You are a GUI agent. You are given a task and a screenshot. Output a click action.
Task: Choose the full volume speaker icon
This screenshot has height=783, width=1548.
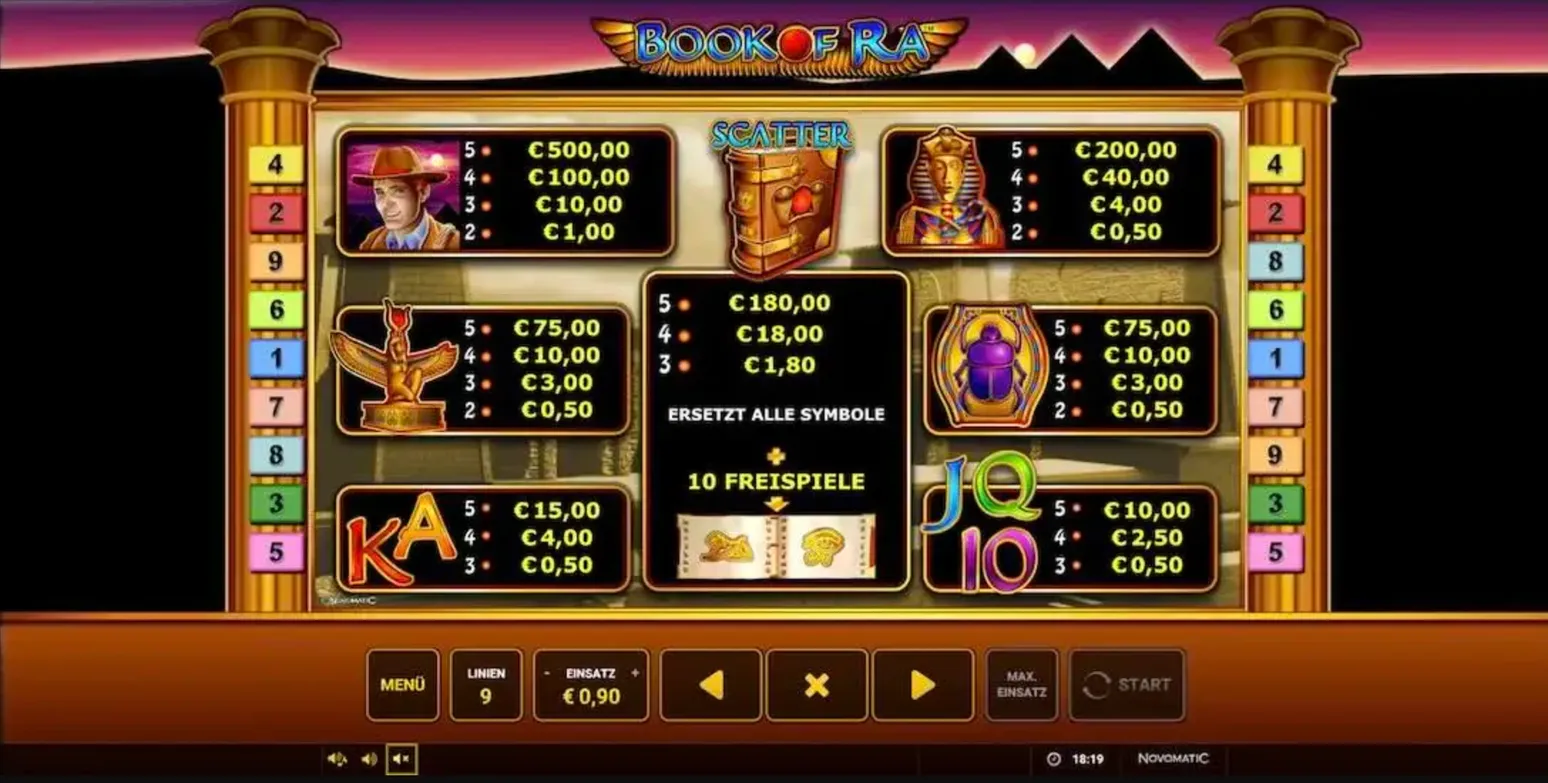[x=337, y=759]
